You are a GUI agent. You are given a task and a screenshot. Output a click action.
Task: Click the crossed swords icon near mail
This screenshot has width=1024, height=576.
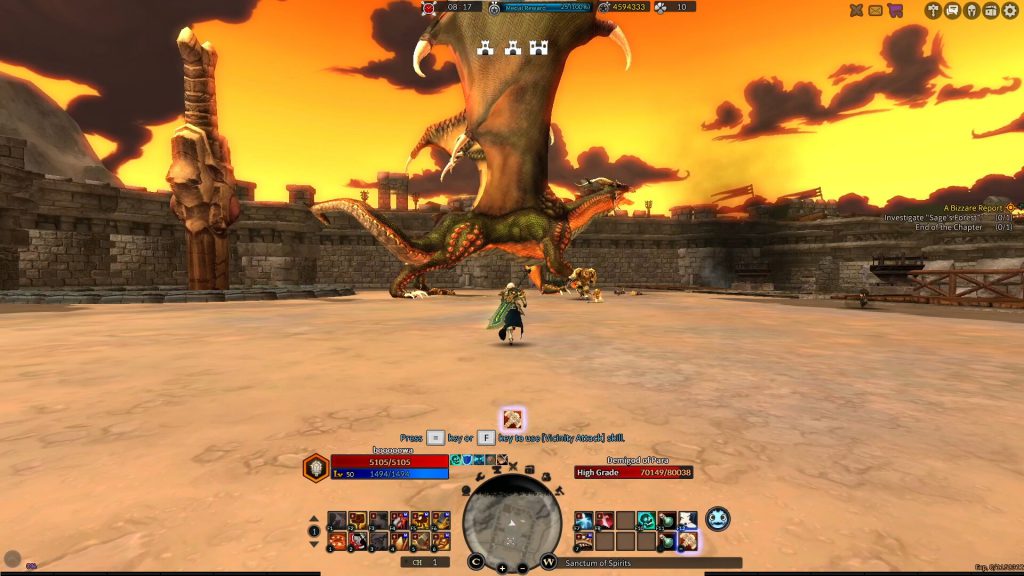point(856,10)
